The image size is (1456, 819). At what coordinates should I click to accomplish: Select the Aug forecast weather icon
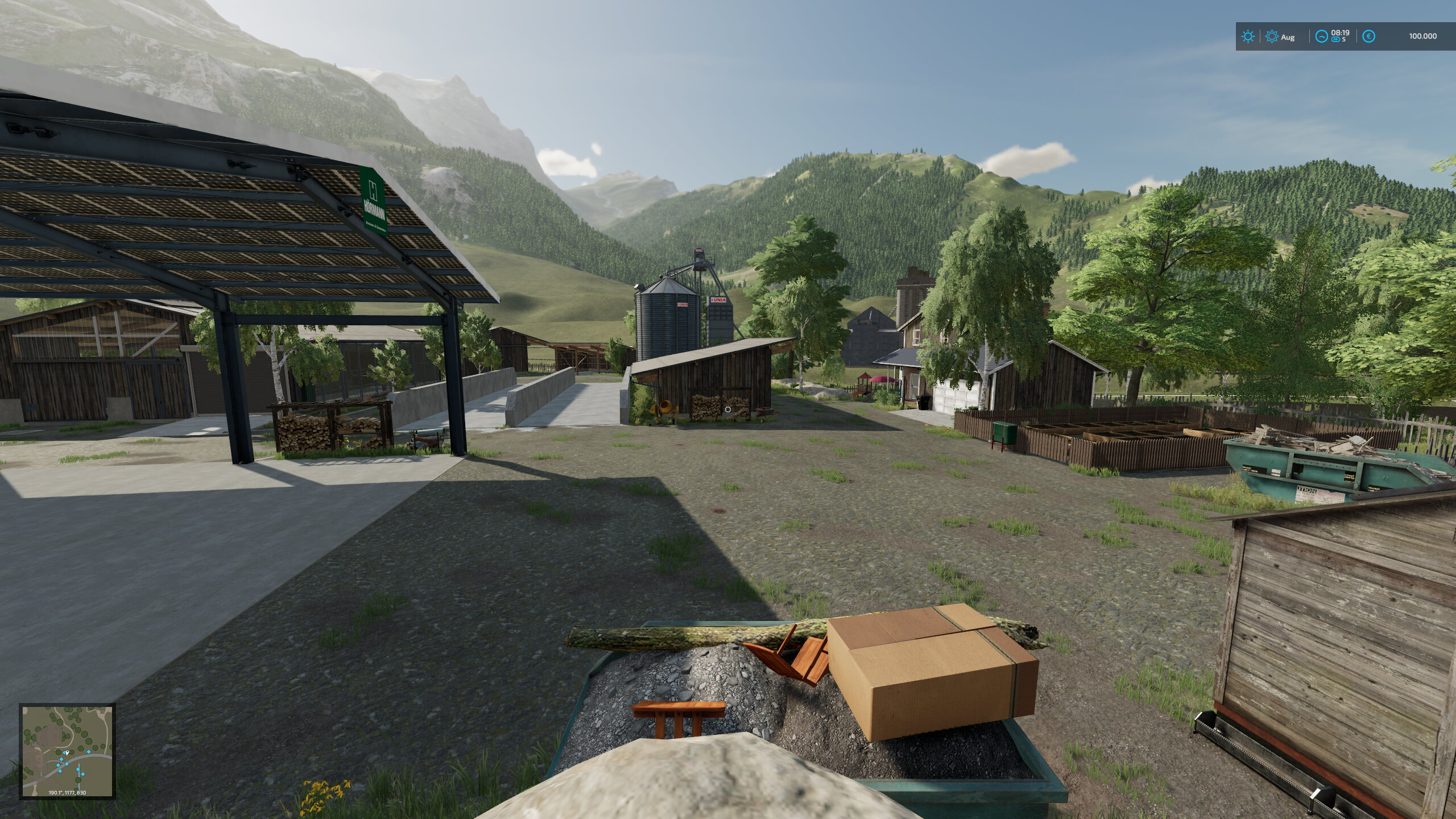click(1272, 36)
